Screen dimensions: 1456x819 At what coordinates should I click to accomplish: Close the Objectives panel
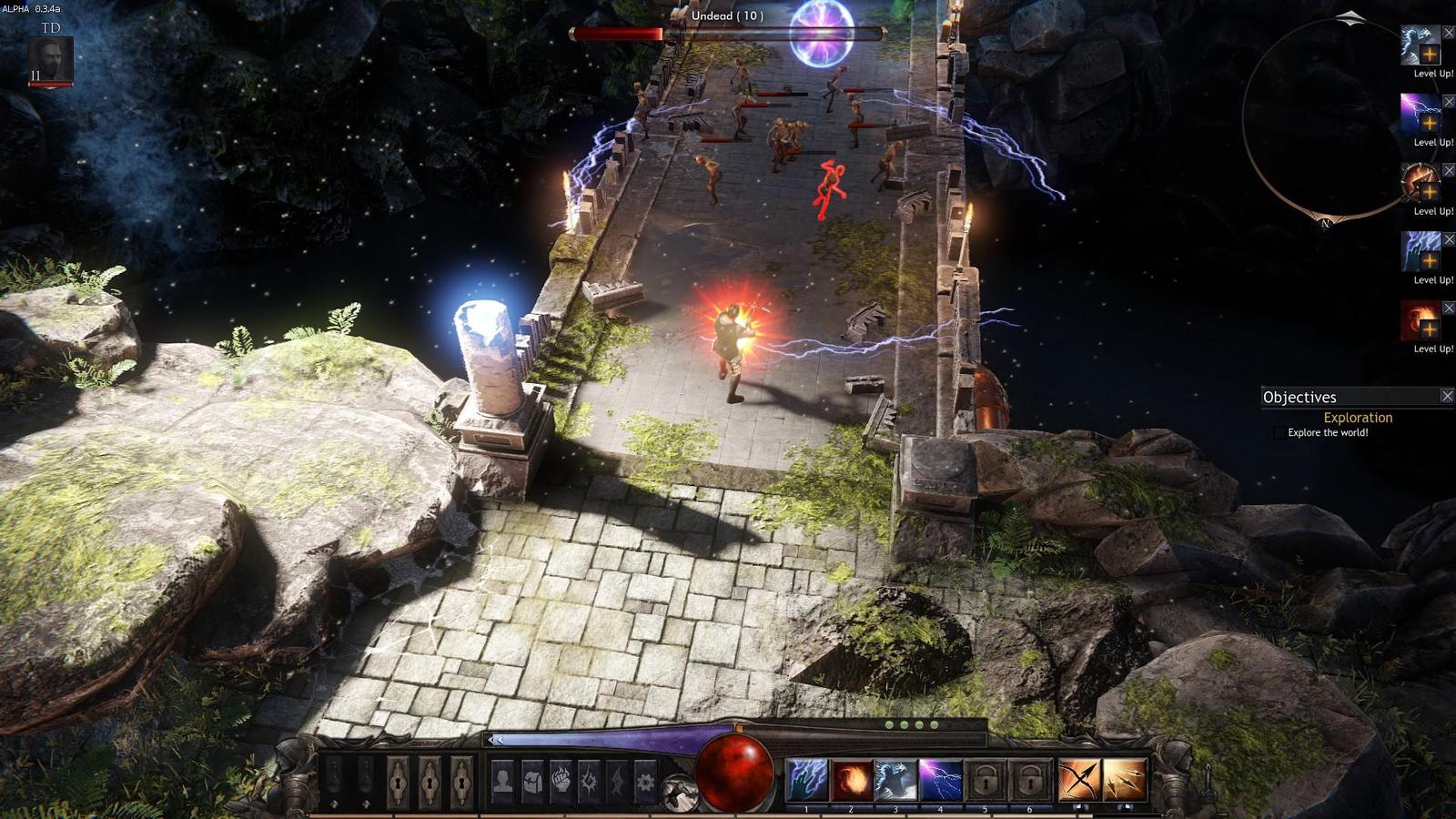click(1447, 396)
